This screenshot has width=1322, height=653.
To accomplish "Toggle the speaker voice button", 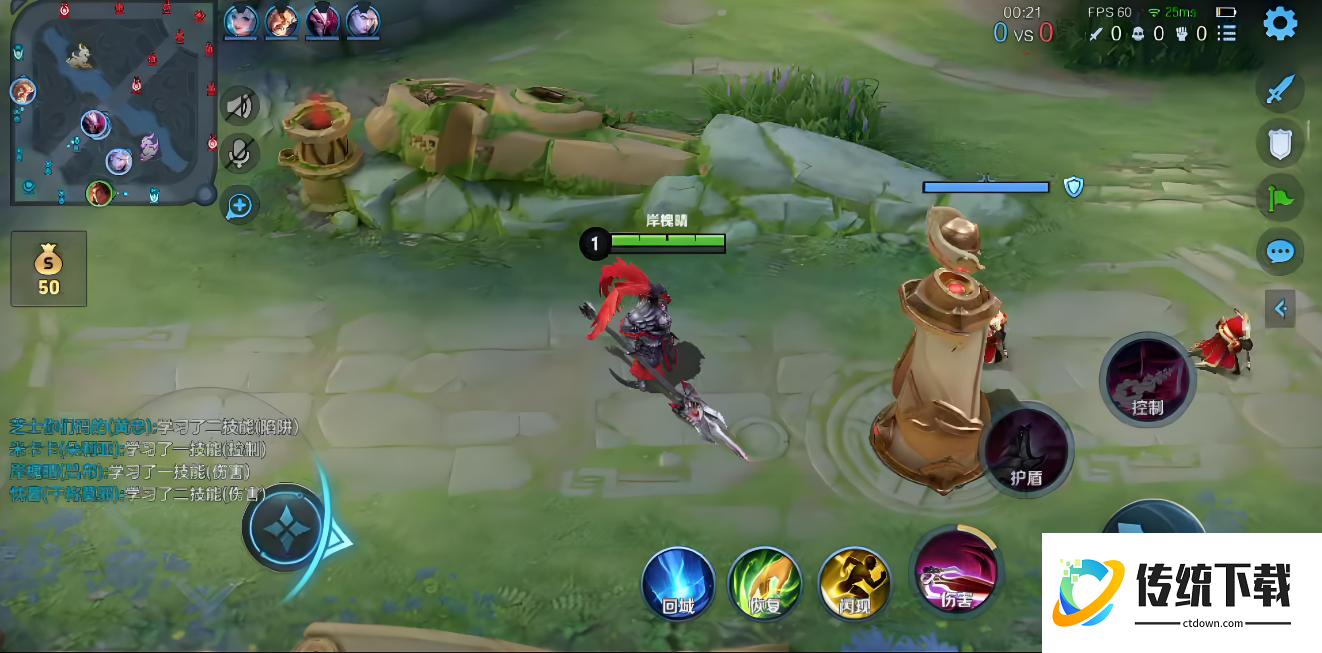I will pyautogui.click(x=239, y=105).
